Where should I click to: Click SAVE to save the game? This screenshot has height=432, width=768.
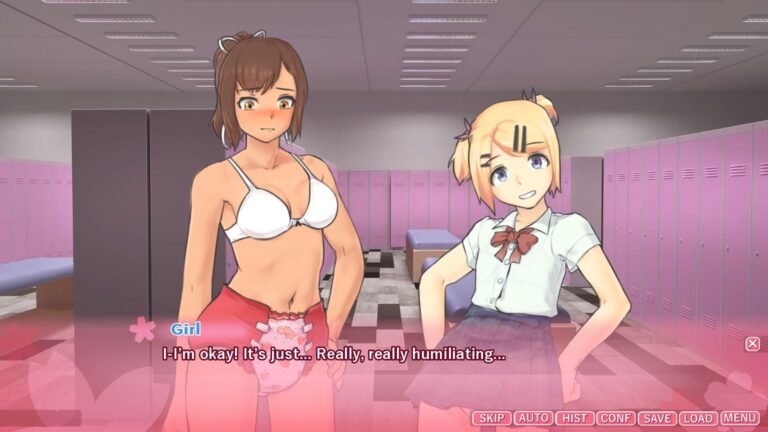pos(656,418)
